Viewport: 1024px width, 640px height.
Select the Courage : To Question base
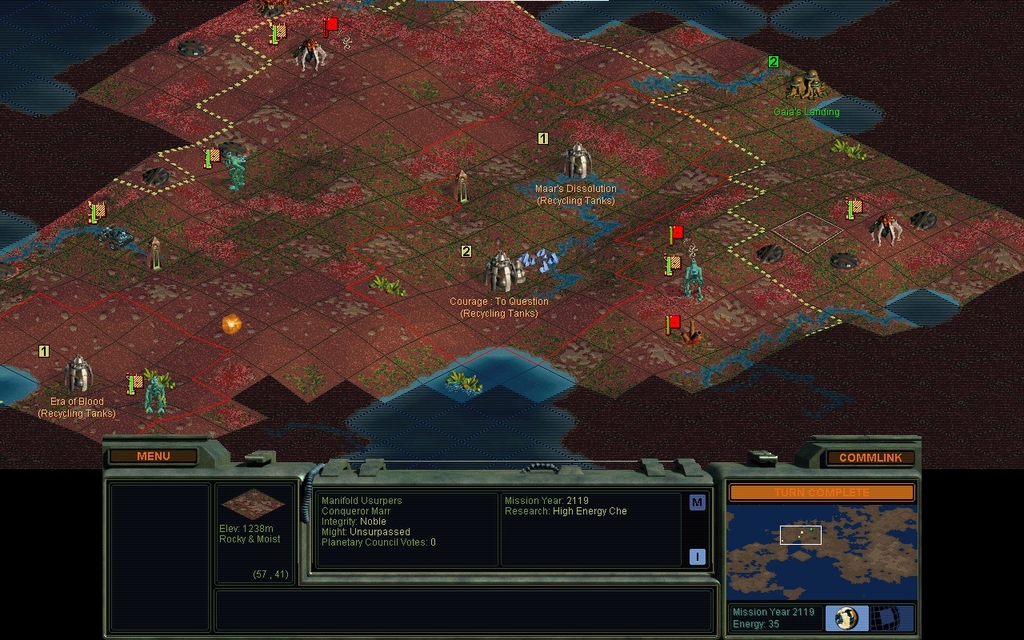(x=499, y=272)
